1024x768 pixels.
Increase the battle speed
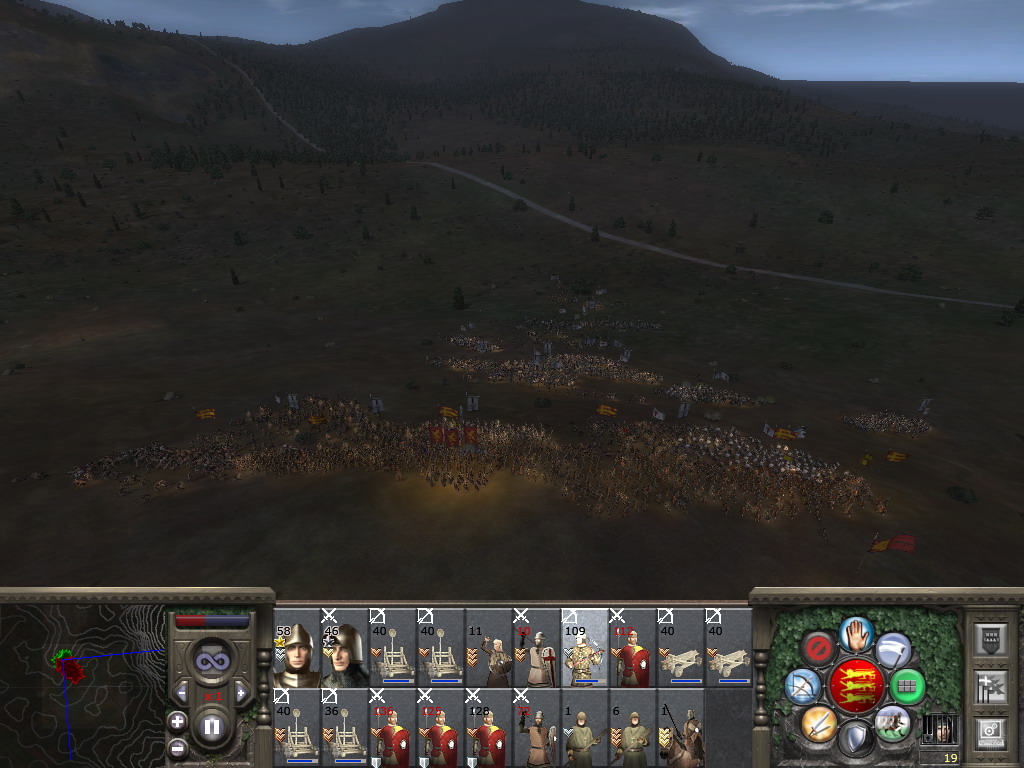click(240, 692)
